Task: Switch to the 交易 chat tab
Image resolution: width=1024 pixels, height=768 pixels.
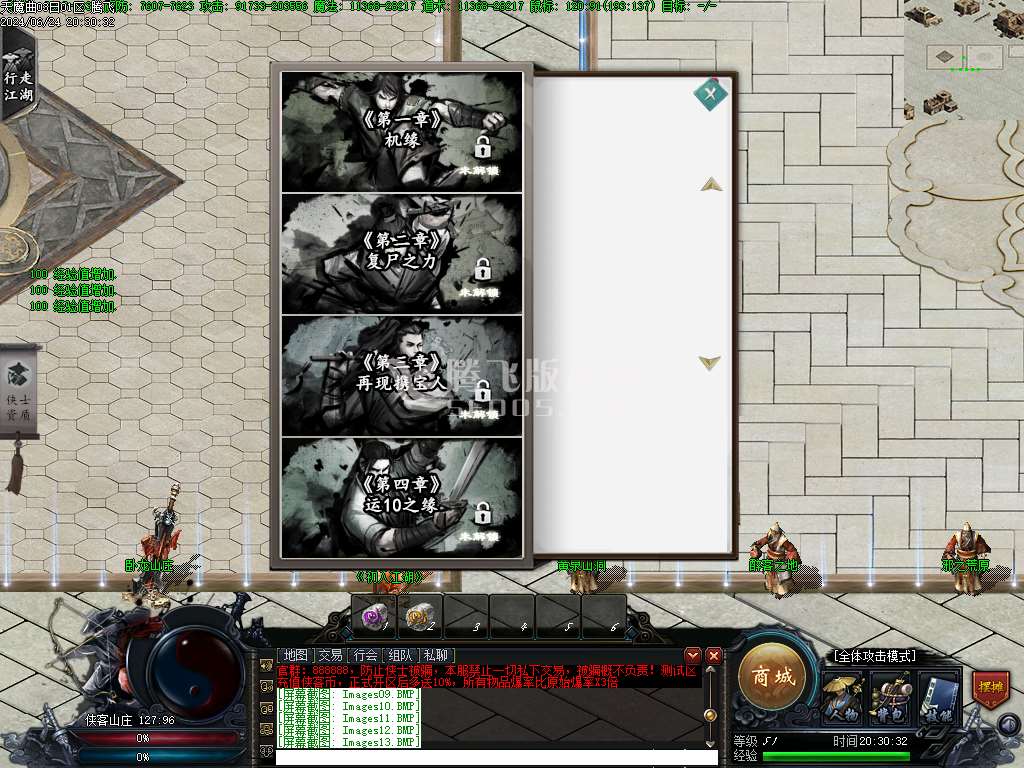Action: point(330,655)
